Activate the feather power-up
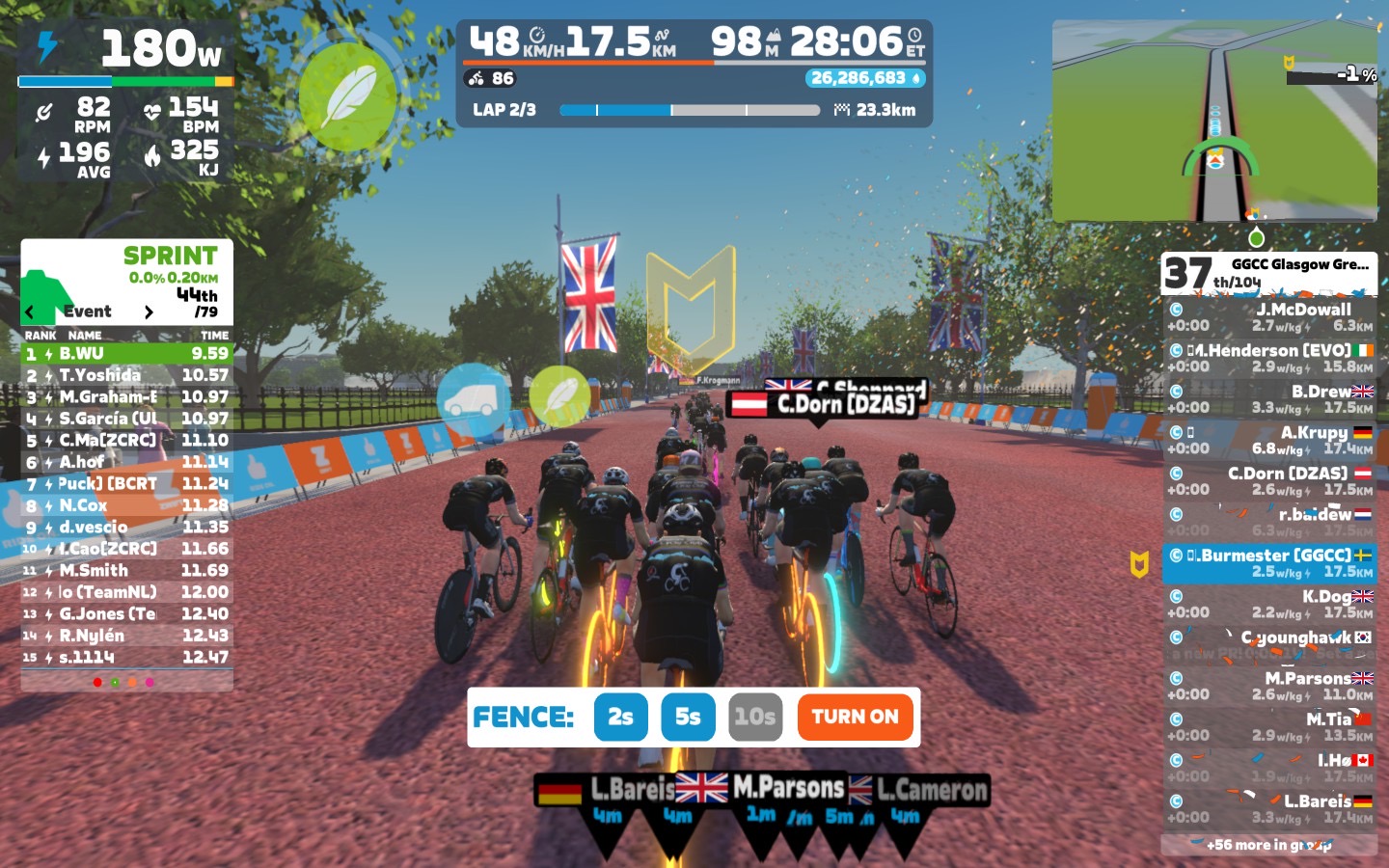 tap(347, 95)
